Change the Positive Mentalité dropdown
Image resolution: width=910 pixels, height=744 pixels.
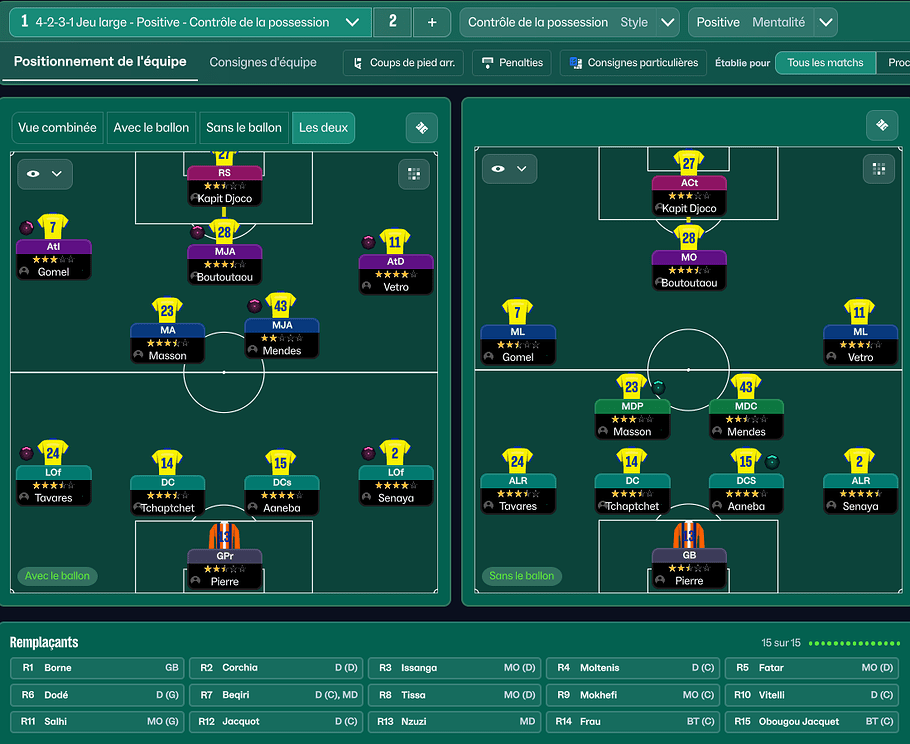pyautogui.click(x=825, y=22)
